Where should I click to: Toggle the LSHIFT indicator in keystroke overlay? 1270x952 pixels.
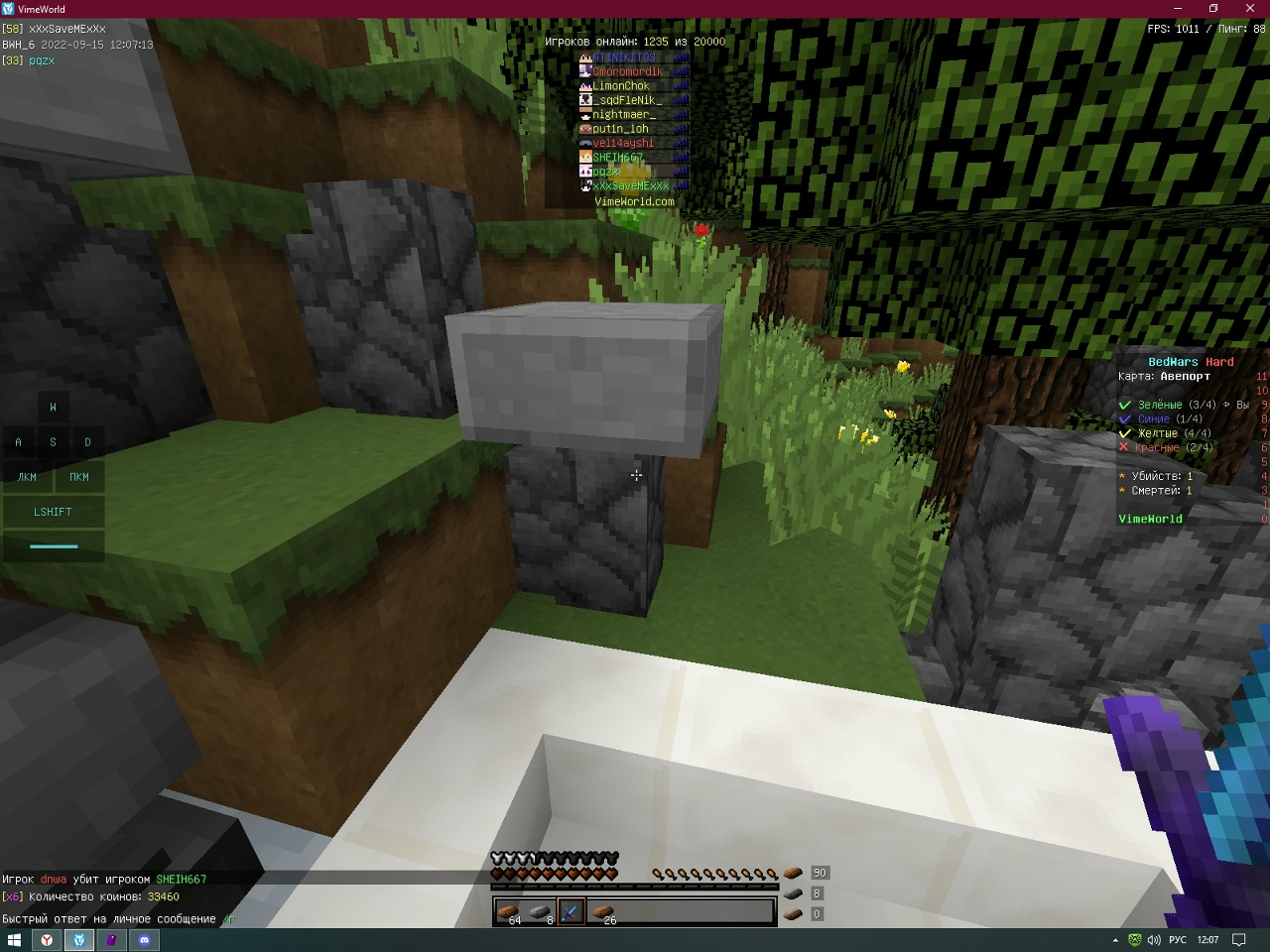[53, 512]
